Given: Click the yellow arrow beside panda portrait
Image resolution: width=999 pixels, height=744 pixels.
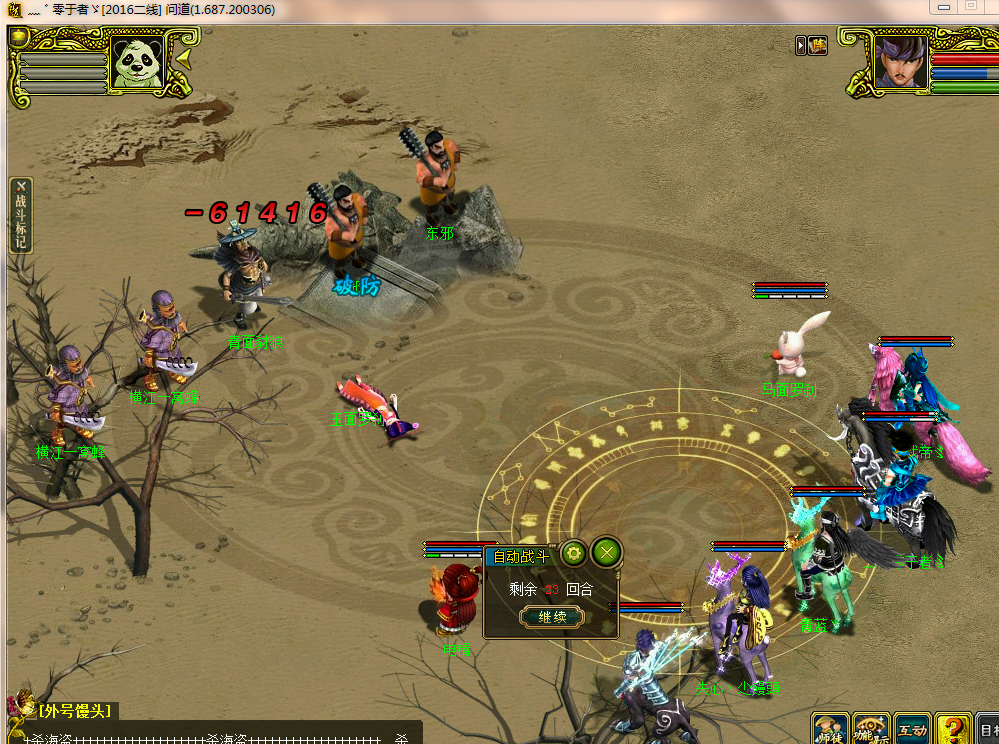Looking at the screenshot, I should [x=185, y=60].
